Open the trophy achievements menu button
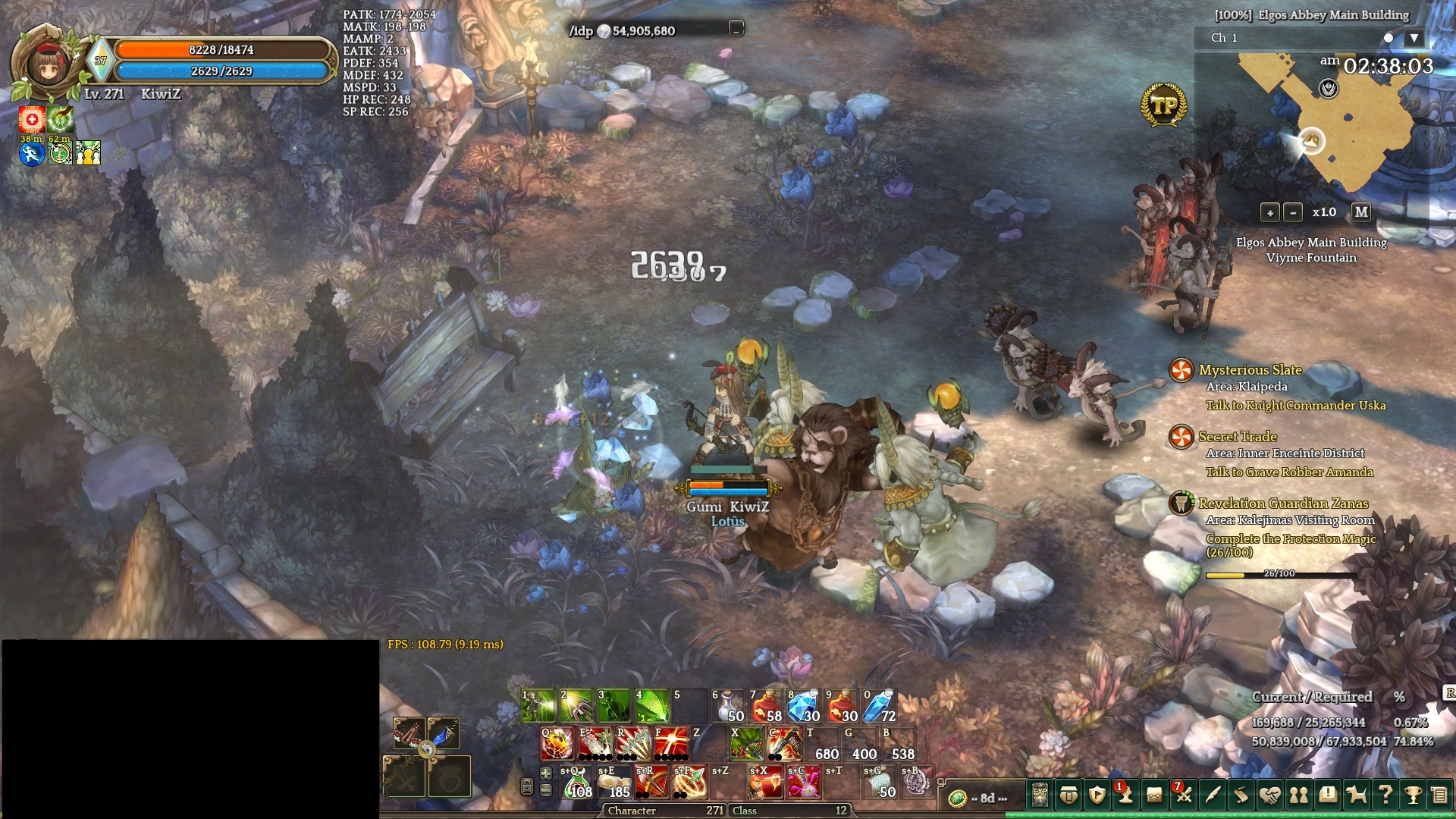Viewport: 1456px width, 819px height. point(1412,795)
